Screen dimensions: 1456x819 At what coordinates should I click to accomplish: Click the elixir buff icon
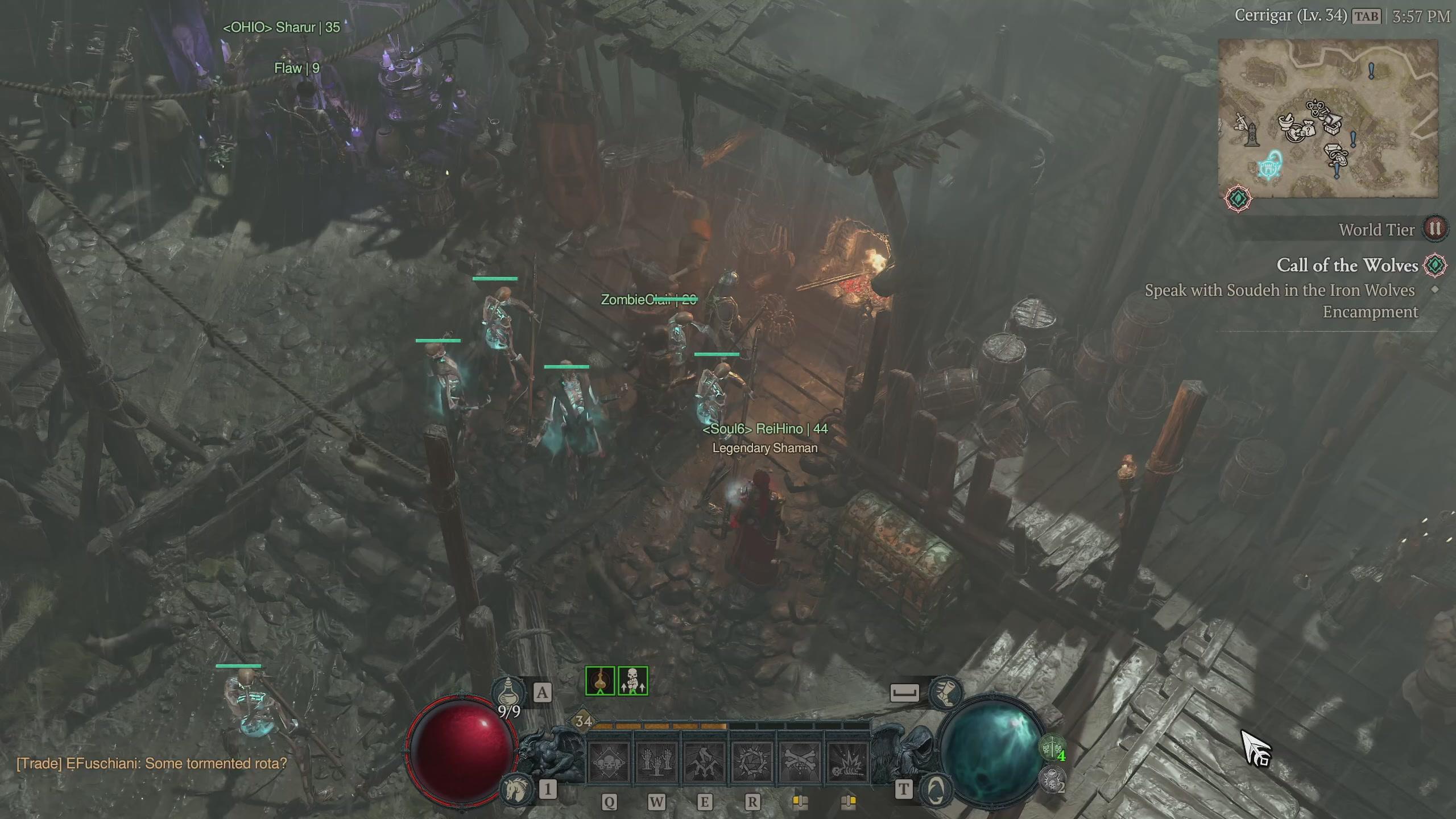600,681
